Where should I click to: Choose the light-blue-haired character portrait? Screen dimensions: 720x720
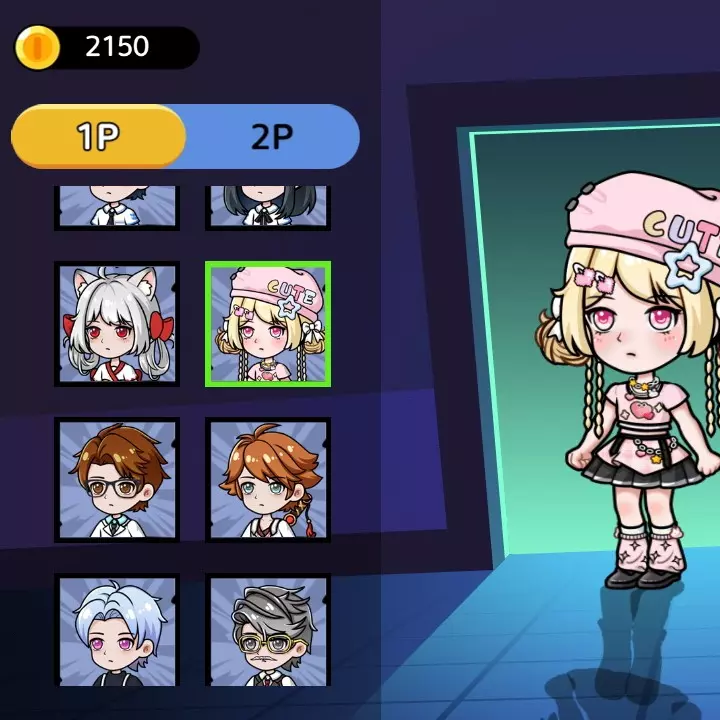pyautogui.click(x=117, y=630)
